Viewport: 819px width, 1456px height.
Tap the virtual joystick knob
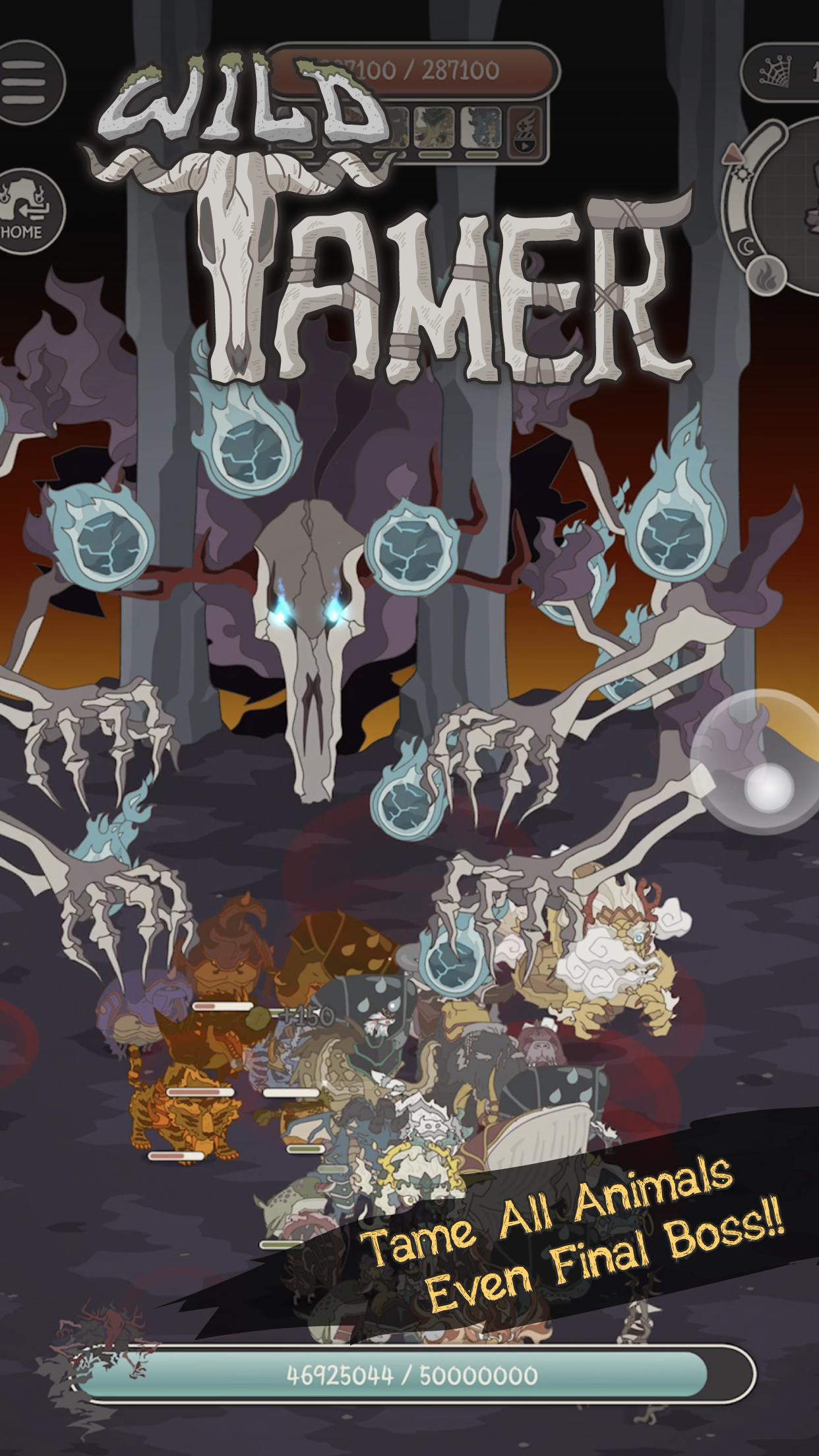(x=768, y=786)
